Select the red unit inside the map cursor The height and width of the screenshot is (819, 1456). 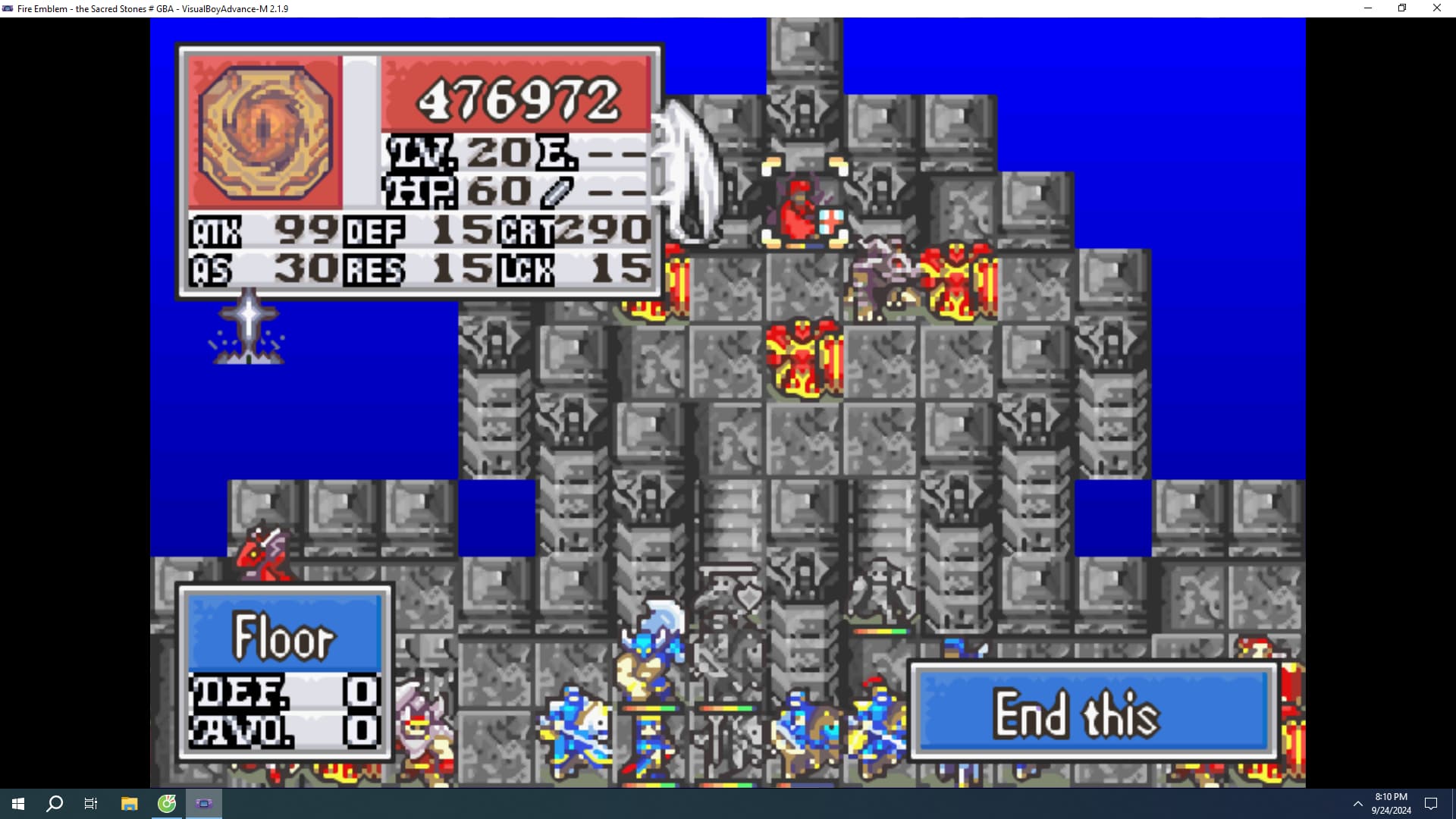[x=802, y=209]
